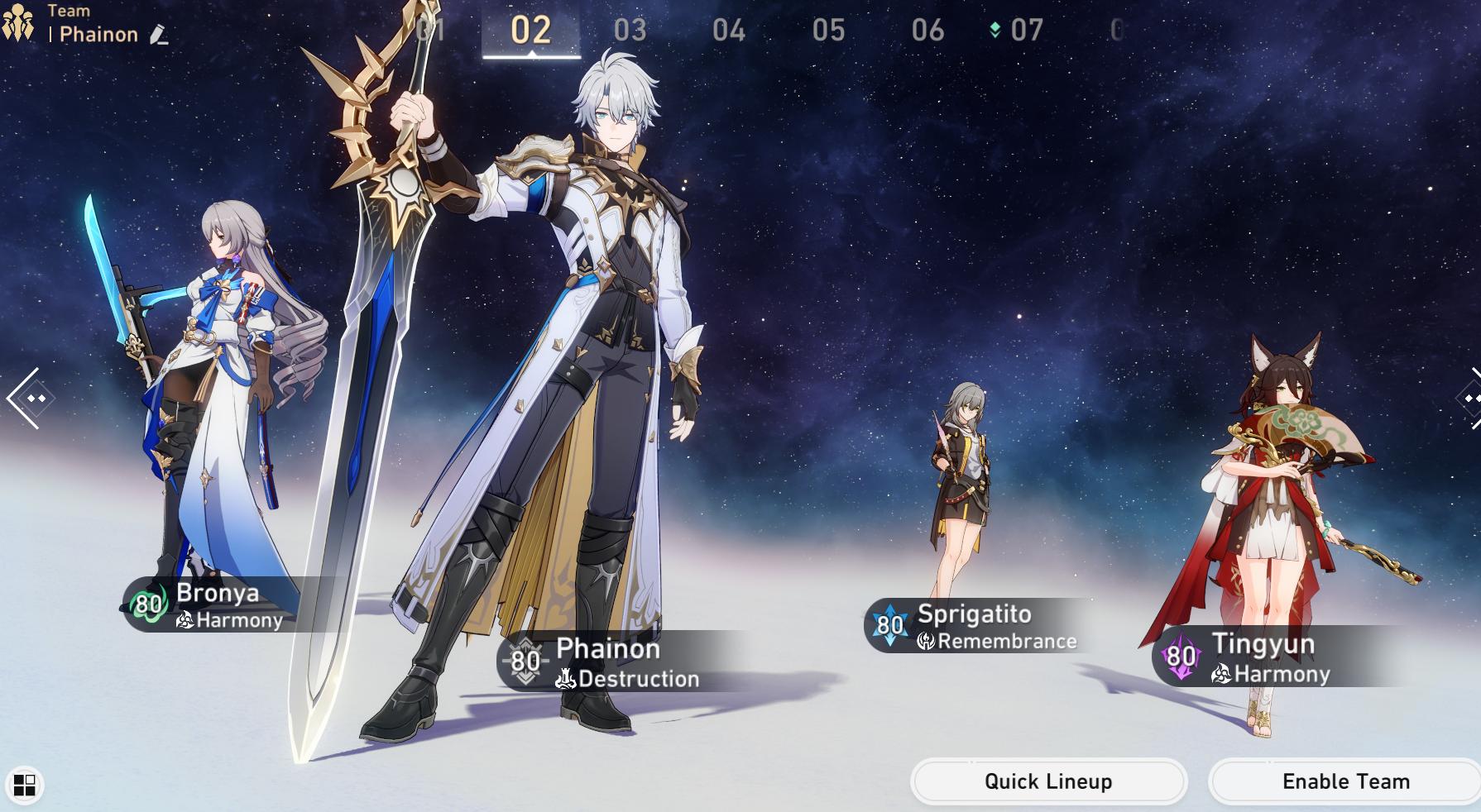Select team tab 04

(x=729, y=31)
